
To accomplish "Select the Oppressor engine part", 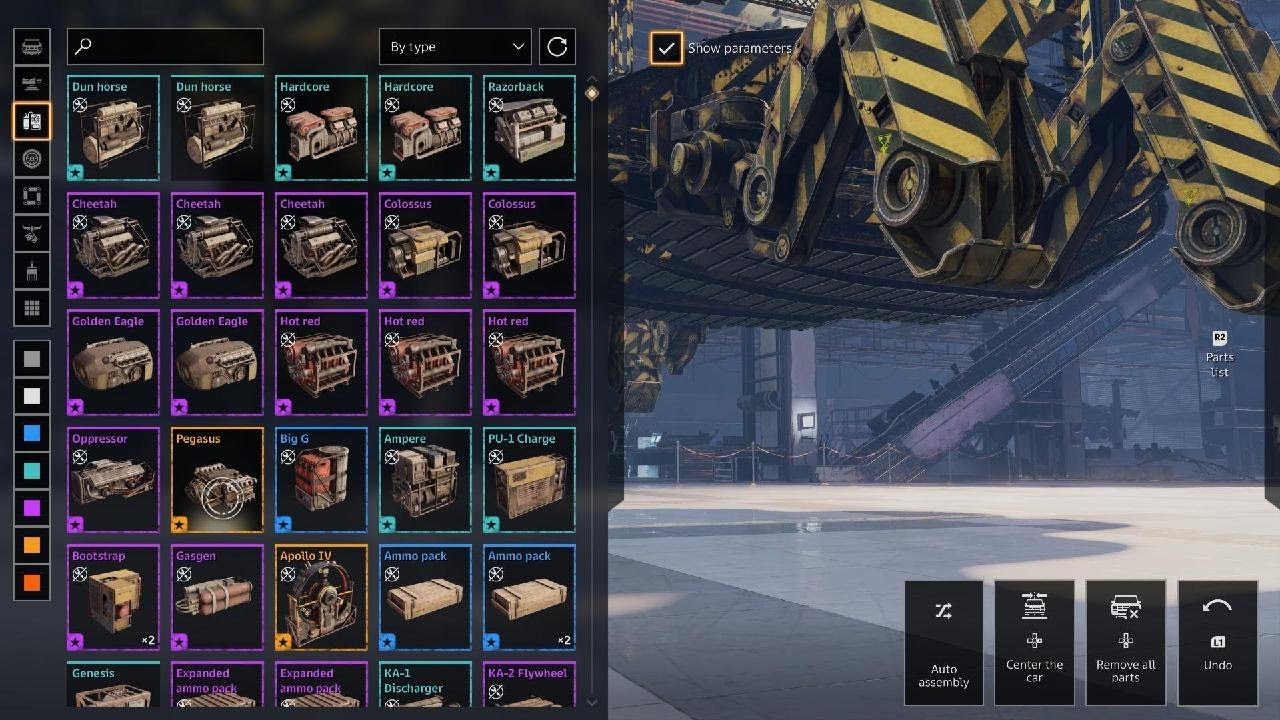I will [113, 480].
